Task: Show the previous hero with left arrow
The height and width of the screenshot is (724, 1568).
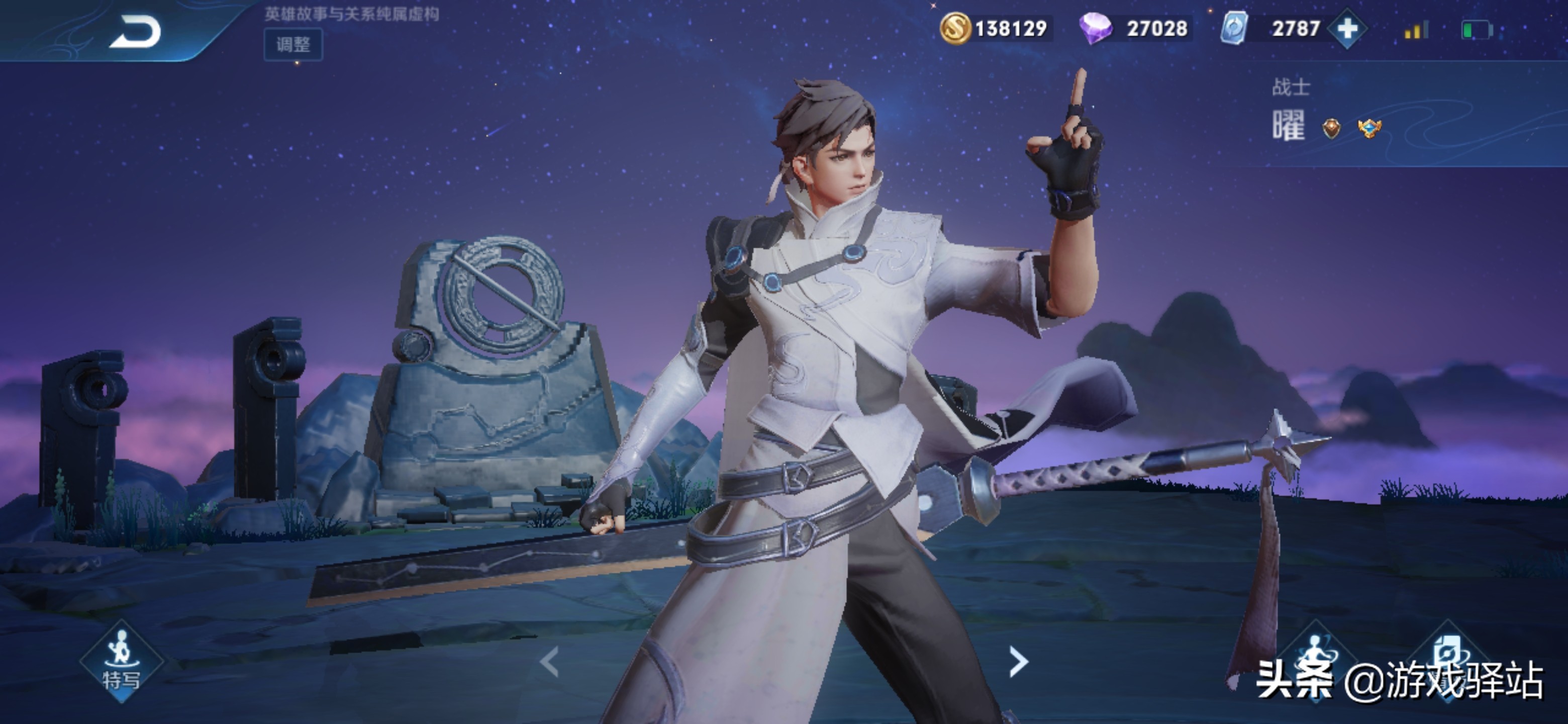Action: pos(550,662)
